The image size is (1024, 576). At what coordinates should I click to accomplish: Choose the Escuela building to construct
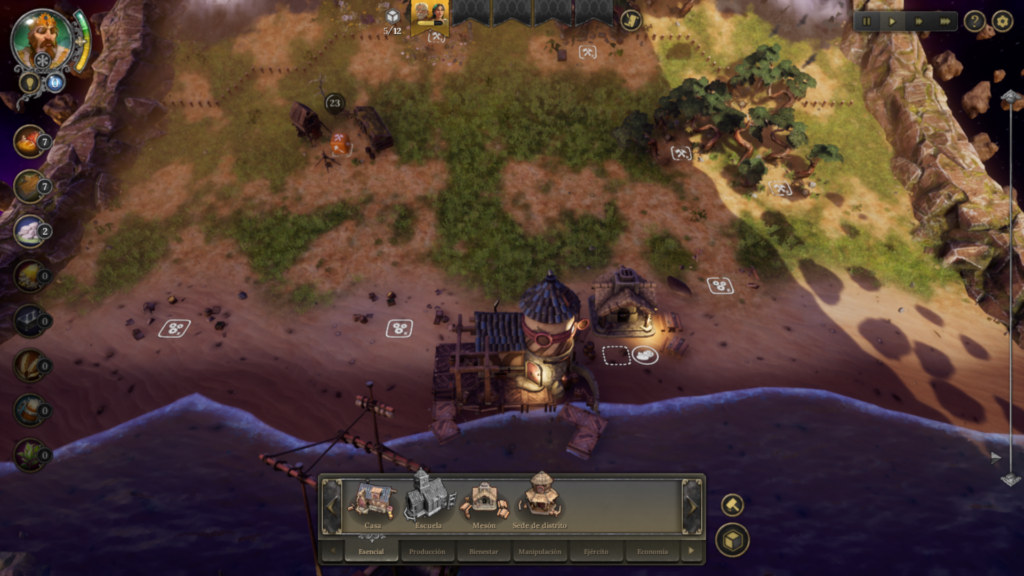tap(428, 498)
